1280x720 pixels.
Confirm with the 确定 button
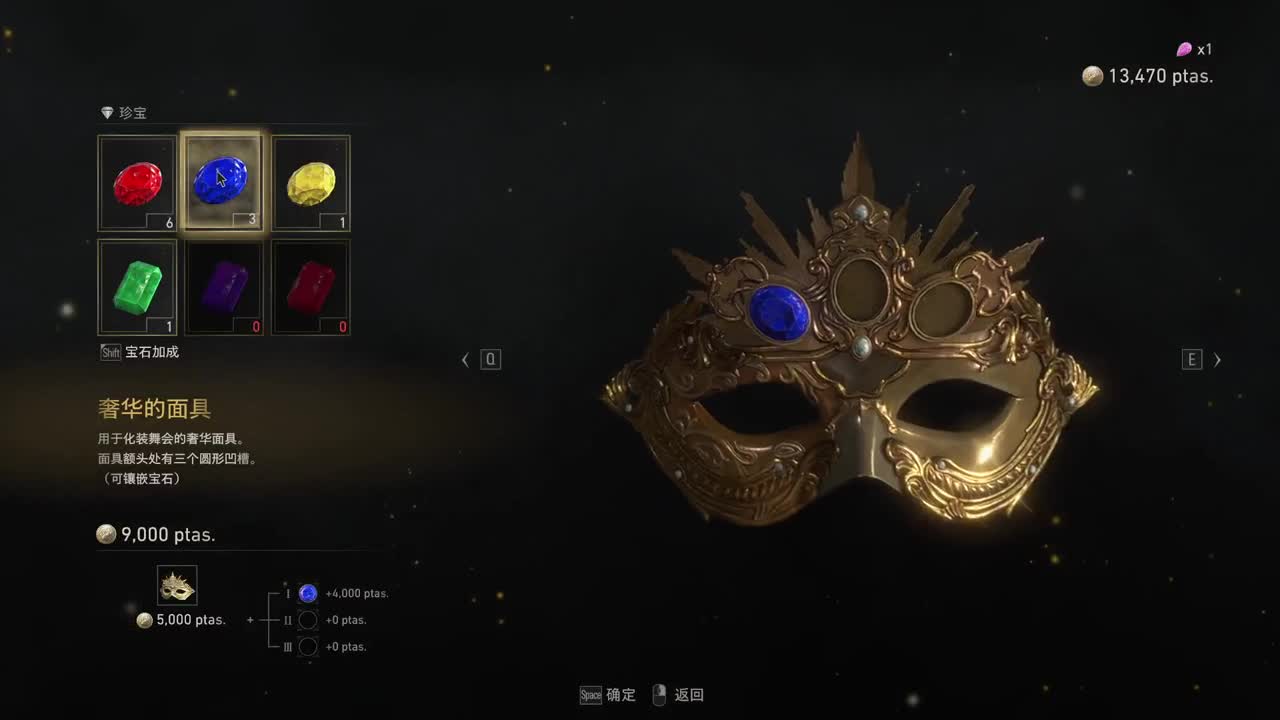pyautogui.click(x=619, y=695)
